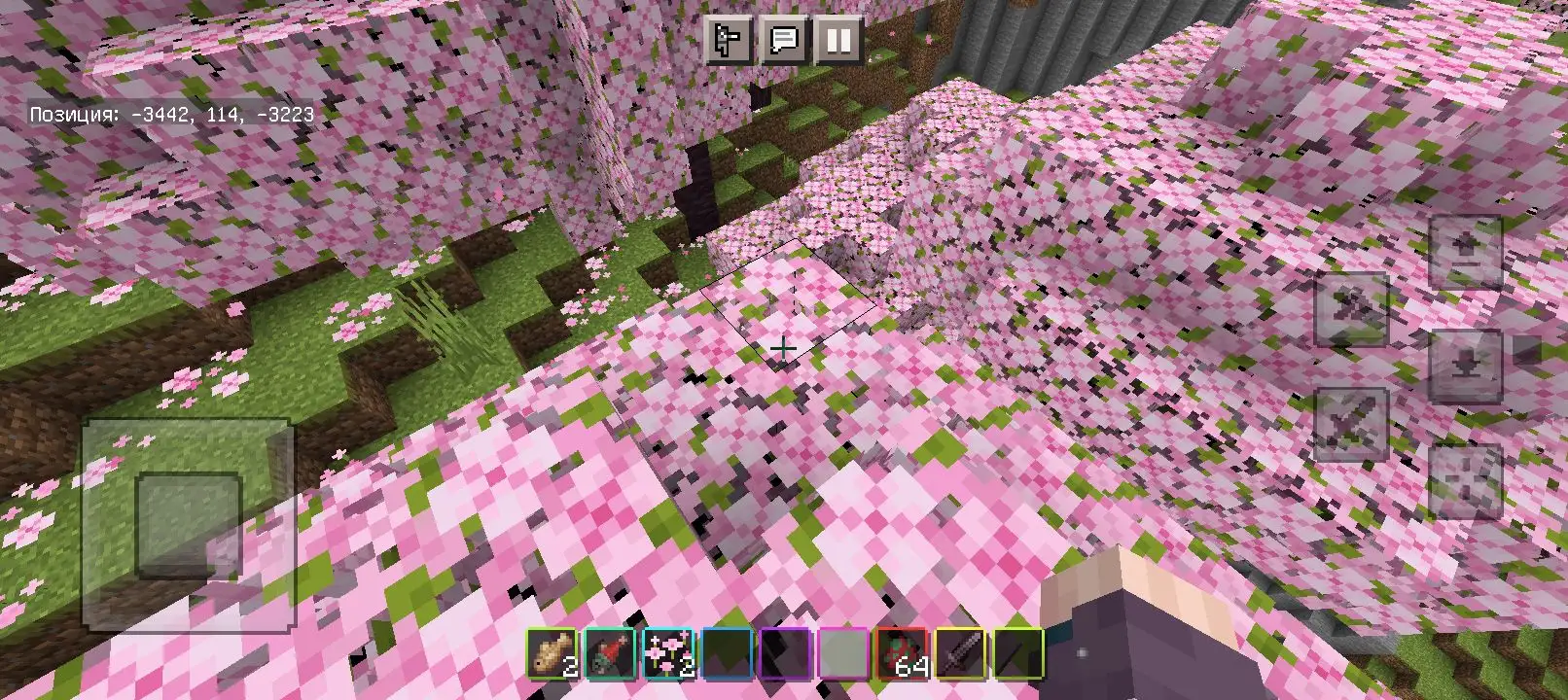
Task: Tap the crossed swords attack button
Action: pos(1351,424)
